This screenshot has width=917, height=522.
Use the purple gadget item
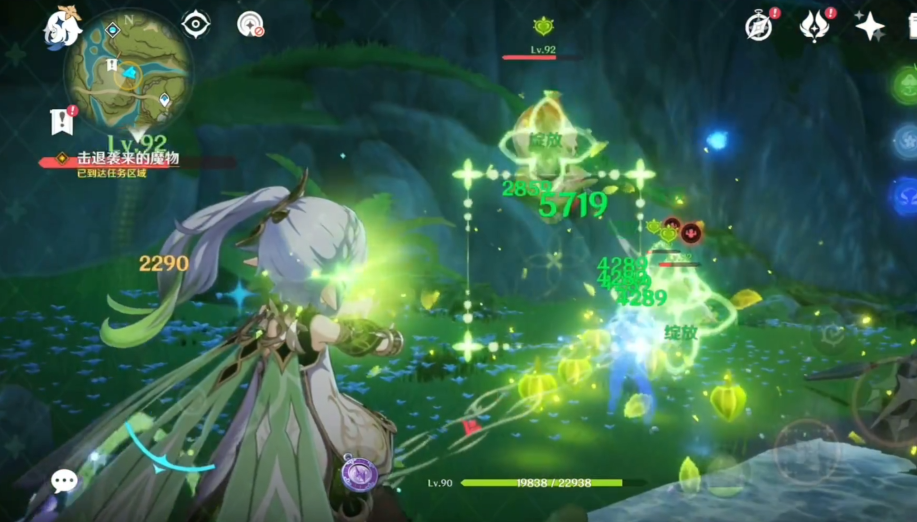point(360,472)
